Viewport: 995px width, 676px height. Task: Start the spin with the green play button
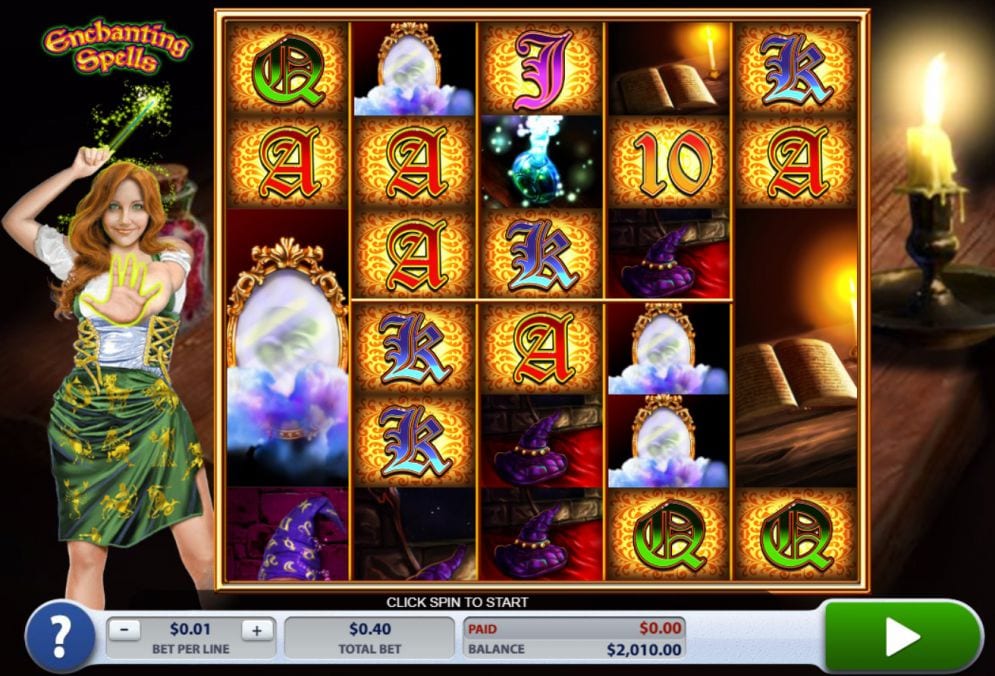902,636
